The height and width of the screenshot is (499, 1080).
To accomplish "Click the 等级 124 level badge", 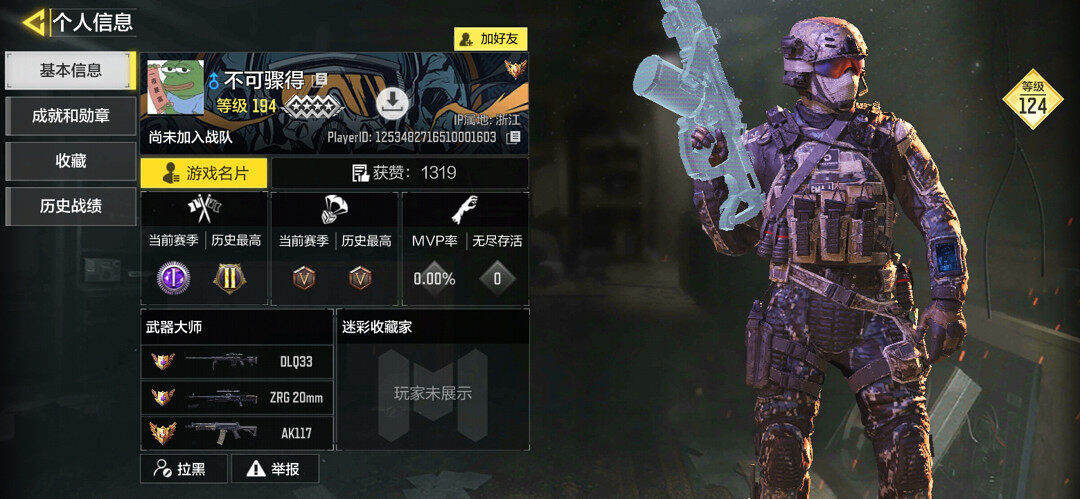I will click(x=1032, y=99).
